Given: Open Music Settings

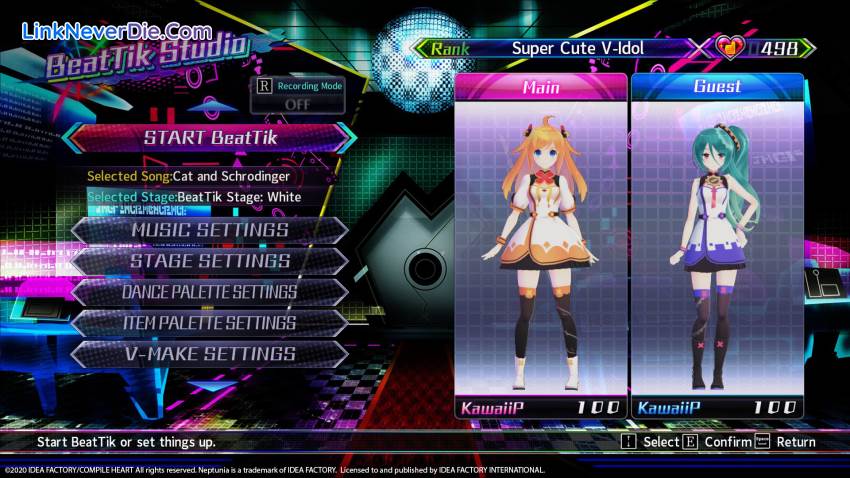Looking at the screenshot, I should (210, 230).
